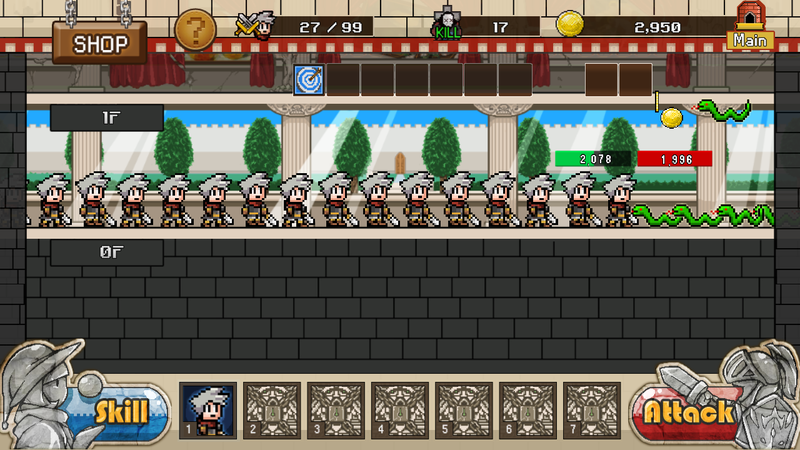This screenshot has height=450, width=800.
Task: Tap the red Attack button
Action: 687,411
